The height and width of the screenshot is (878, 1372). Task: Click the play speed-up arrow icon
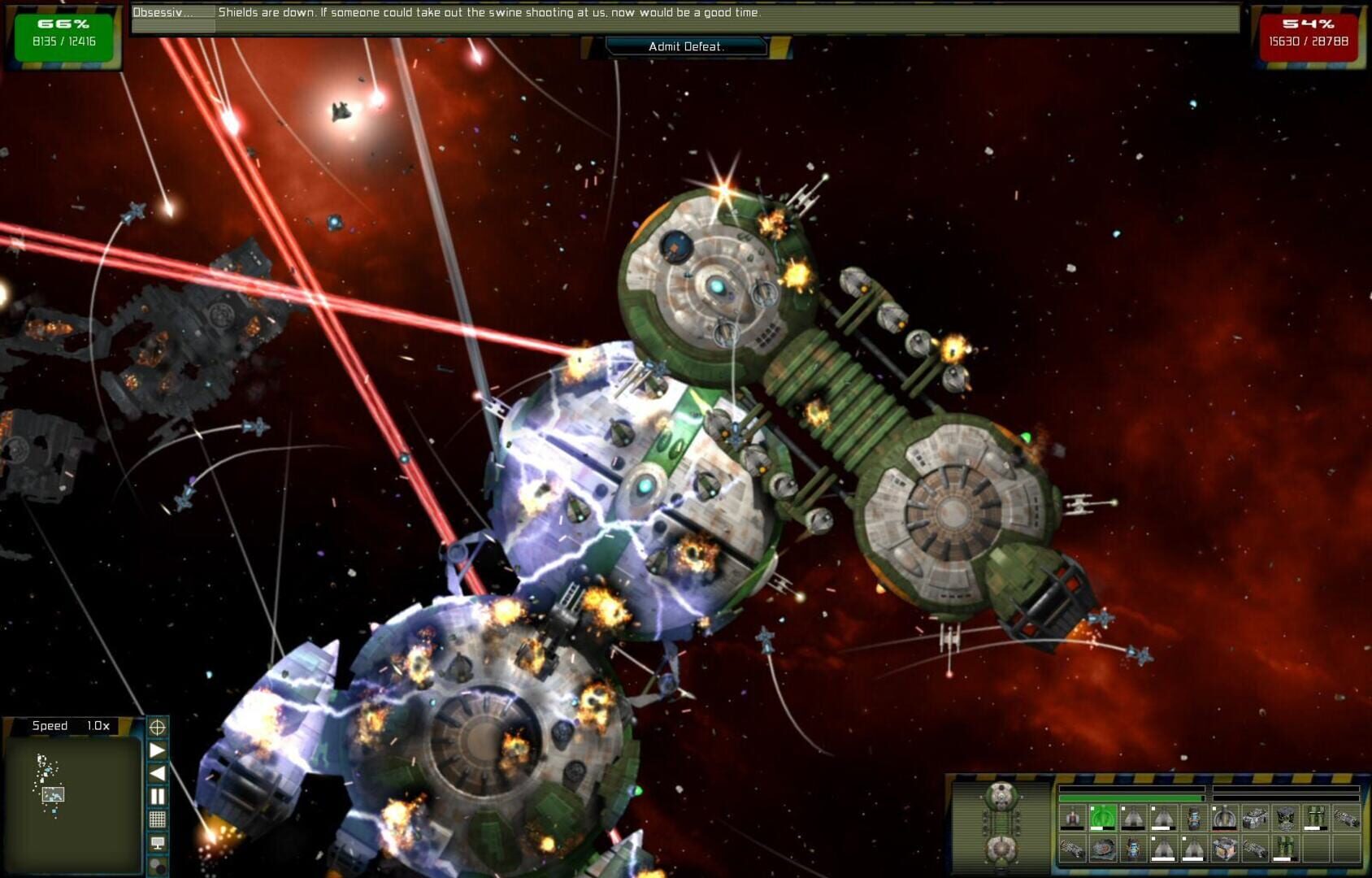[158, 750]
